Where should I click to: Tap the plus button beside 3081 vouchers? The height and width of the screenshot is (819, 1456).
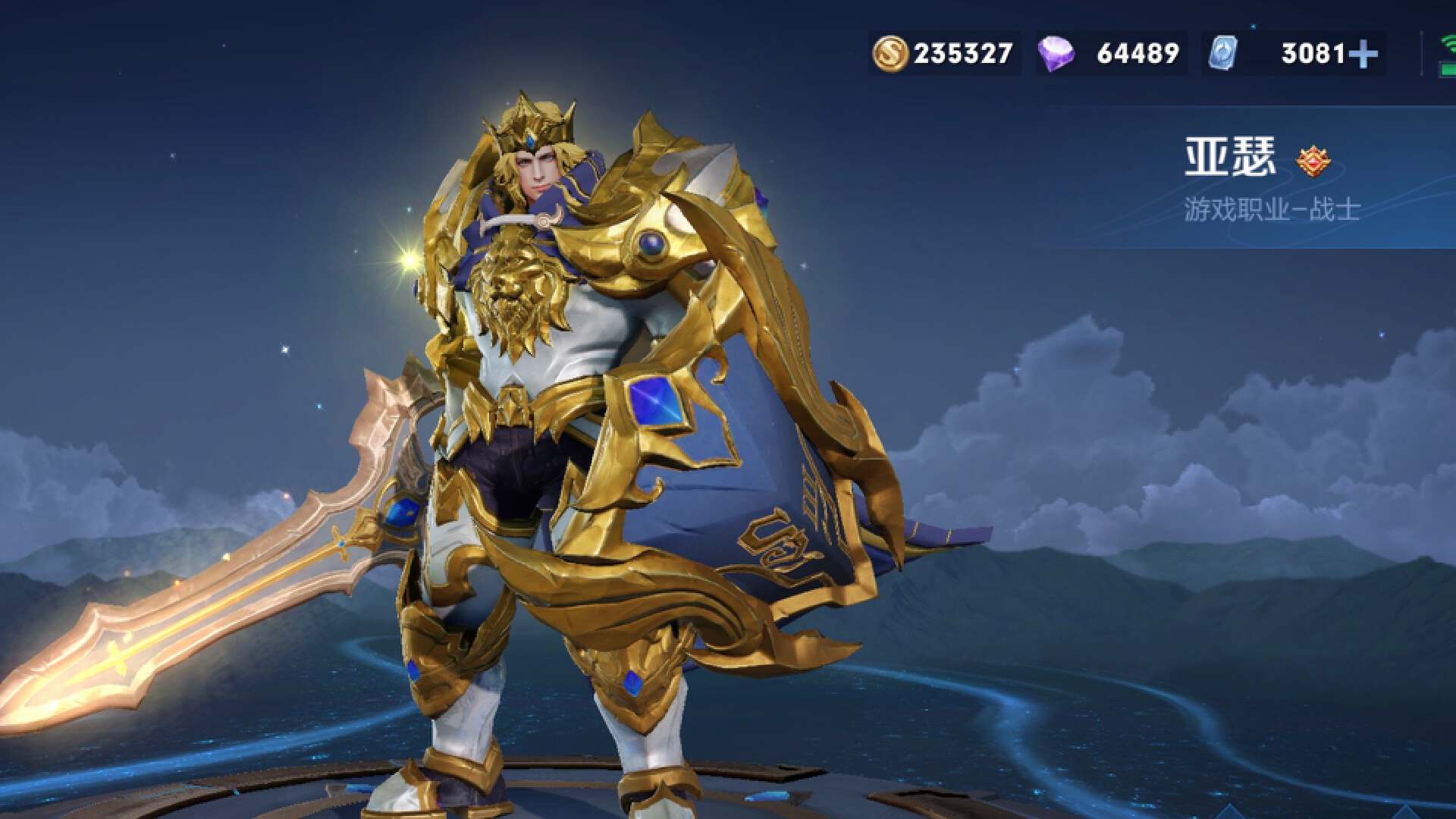pos(1363,54)
